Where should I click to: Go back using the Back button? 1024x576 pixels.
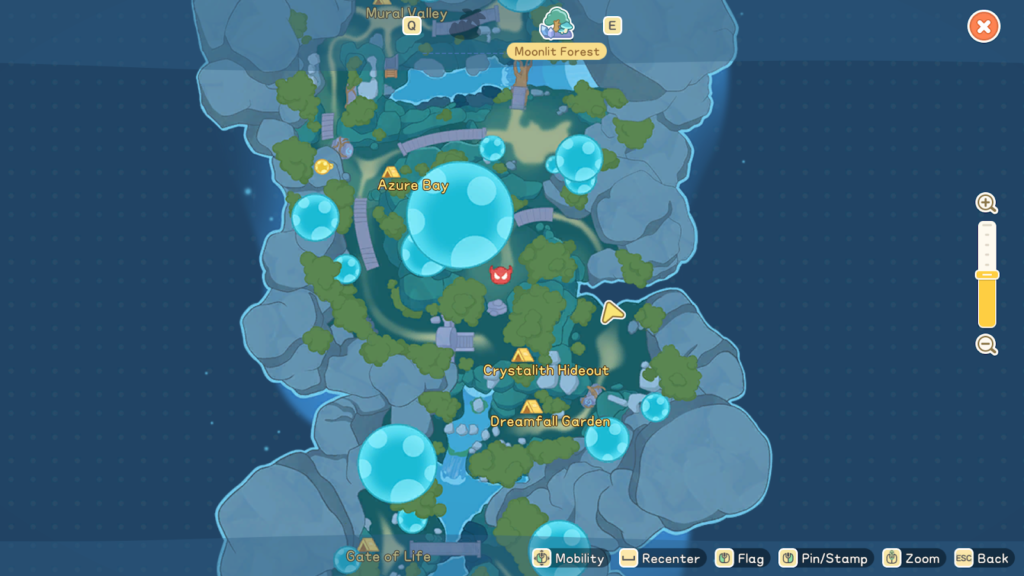point(982,558)
